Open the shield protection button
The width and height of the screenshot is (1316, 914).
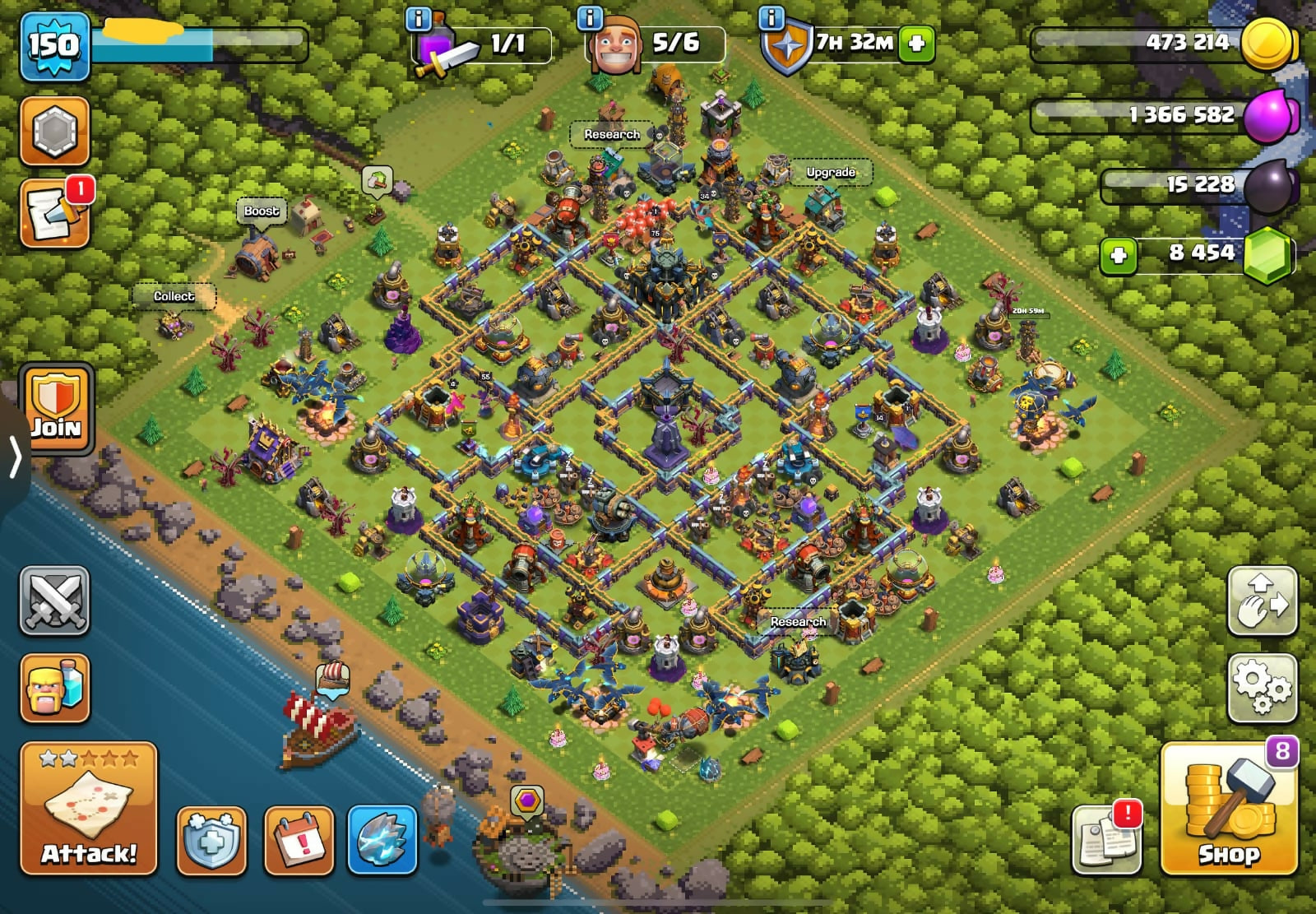211,841
